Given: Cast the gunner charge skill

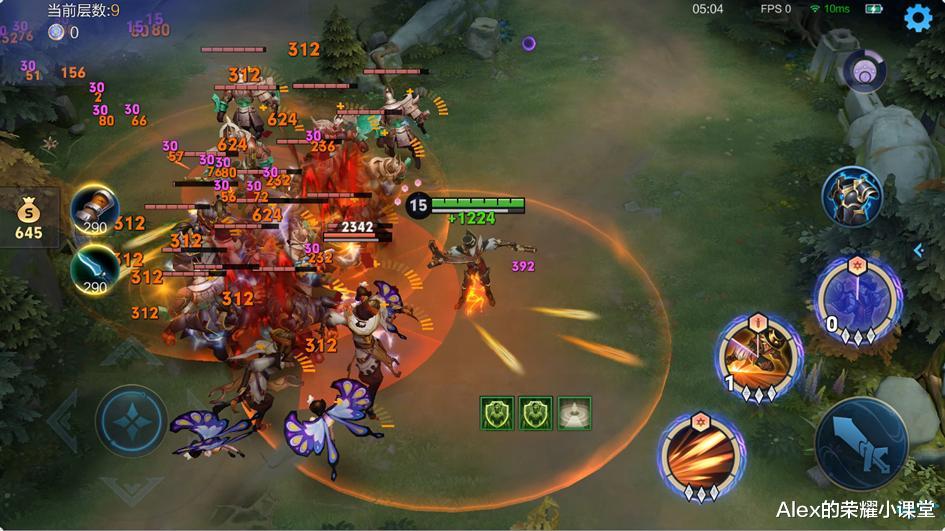Looking at the screenshot, I should tap(760, 357).
